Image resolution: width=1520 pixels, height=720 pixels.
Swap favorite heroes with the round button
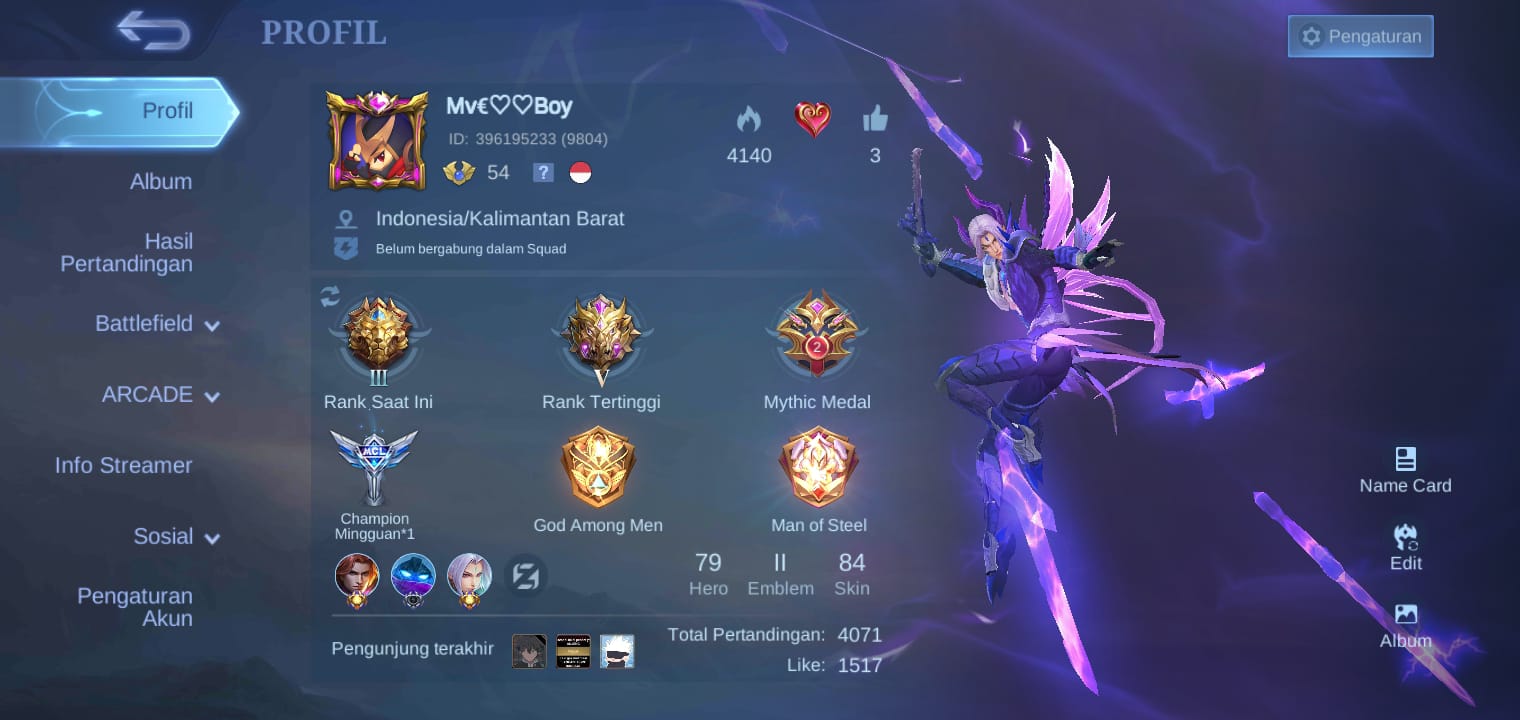click(526, 576)
